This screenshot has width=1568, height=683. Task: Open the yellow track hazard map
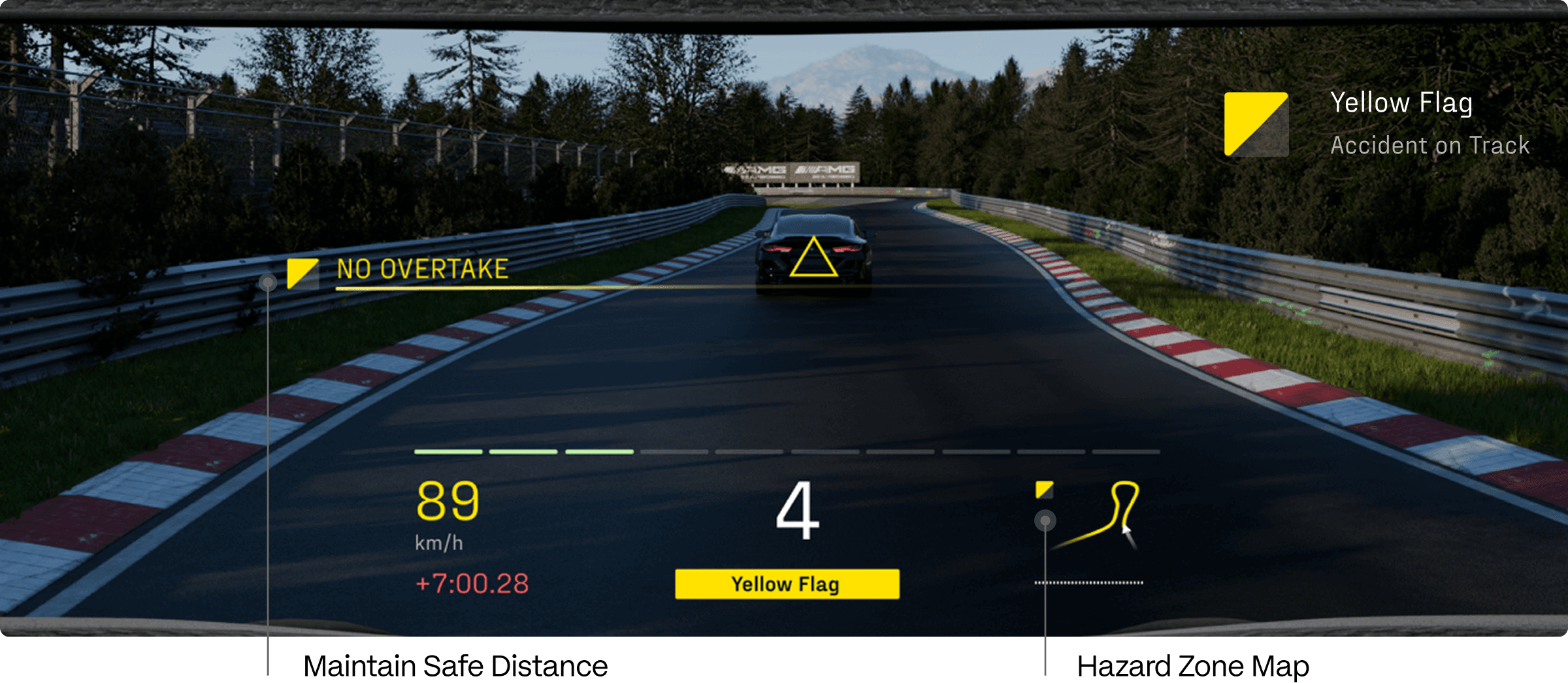1104,516
